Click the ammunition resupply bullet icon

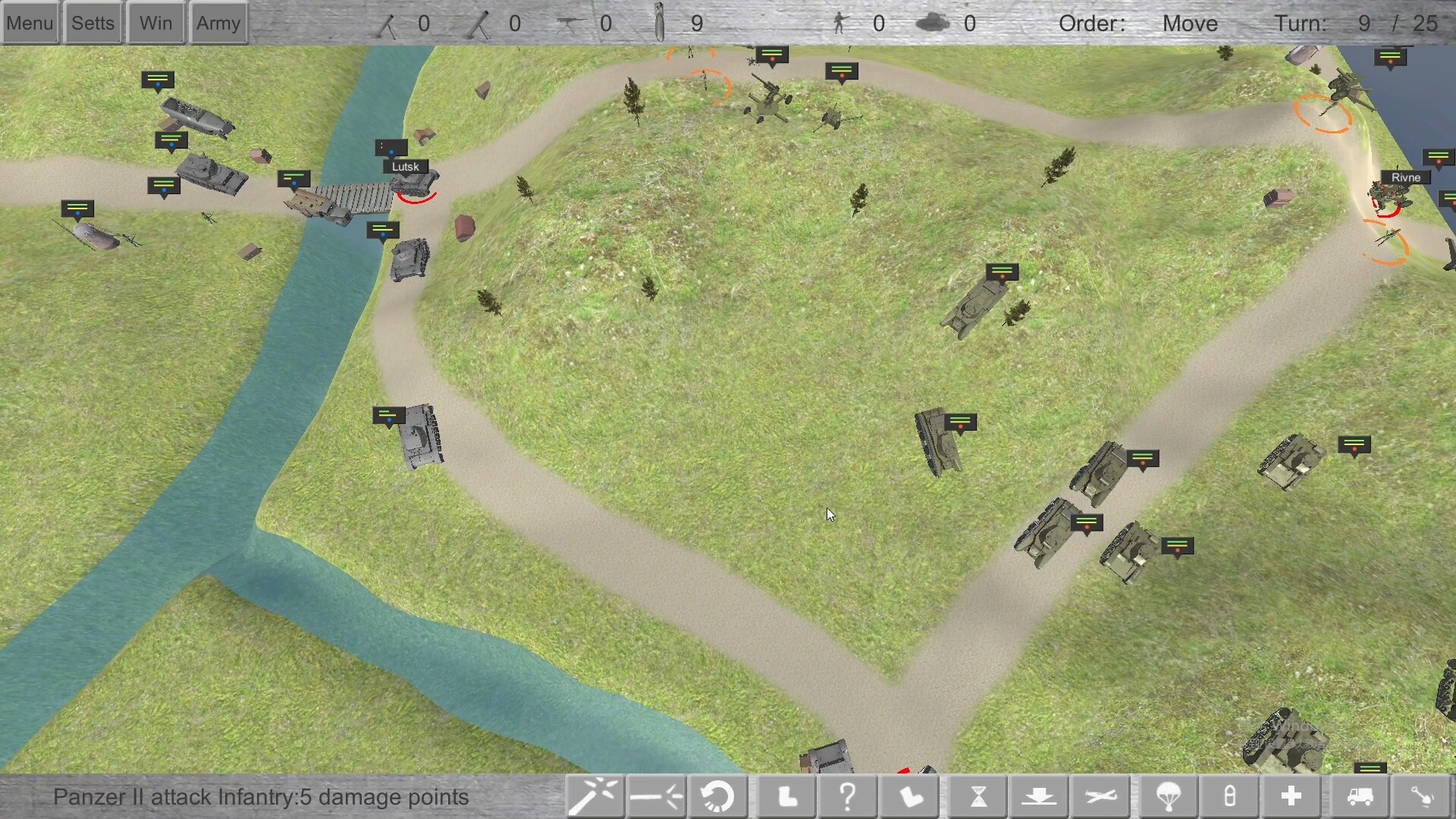(x=1229, y=796)
